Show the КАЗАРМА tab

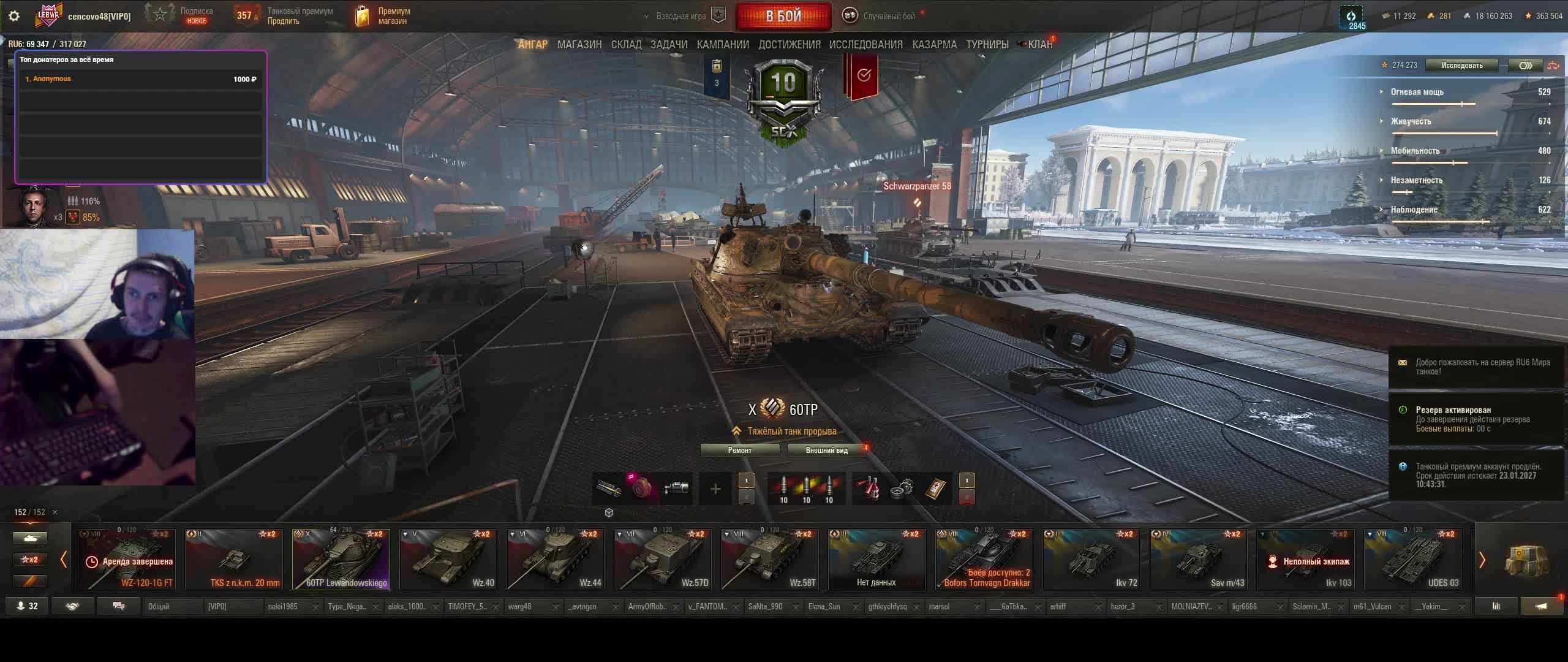coord(934,45)
